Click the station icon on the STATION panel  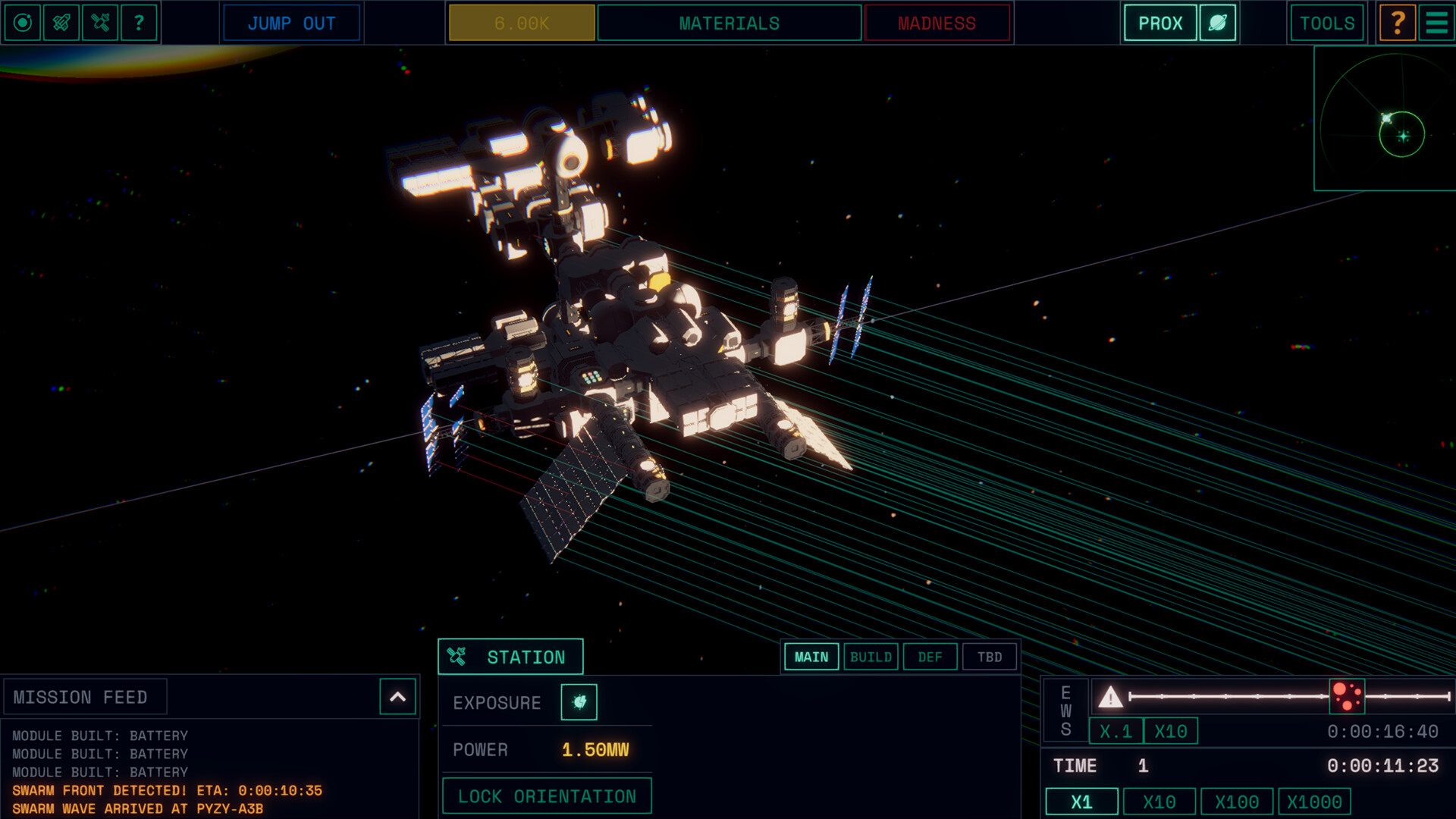click(x=457, y=656)
